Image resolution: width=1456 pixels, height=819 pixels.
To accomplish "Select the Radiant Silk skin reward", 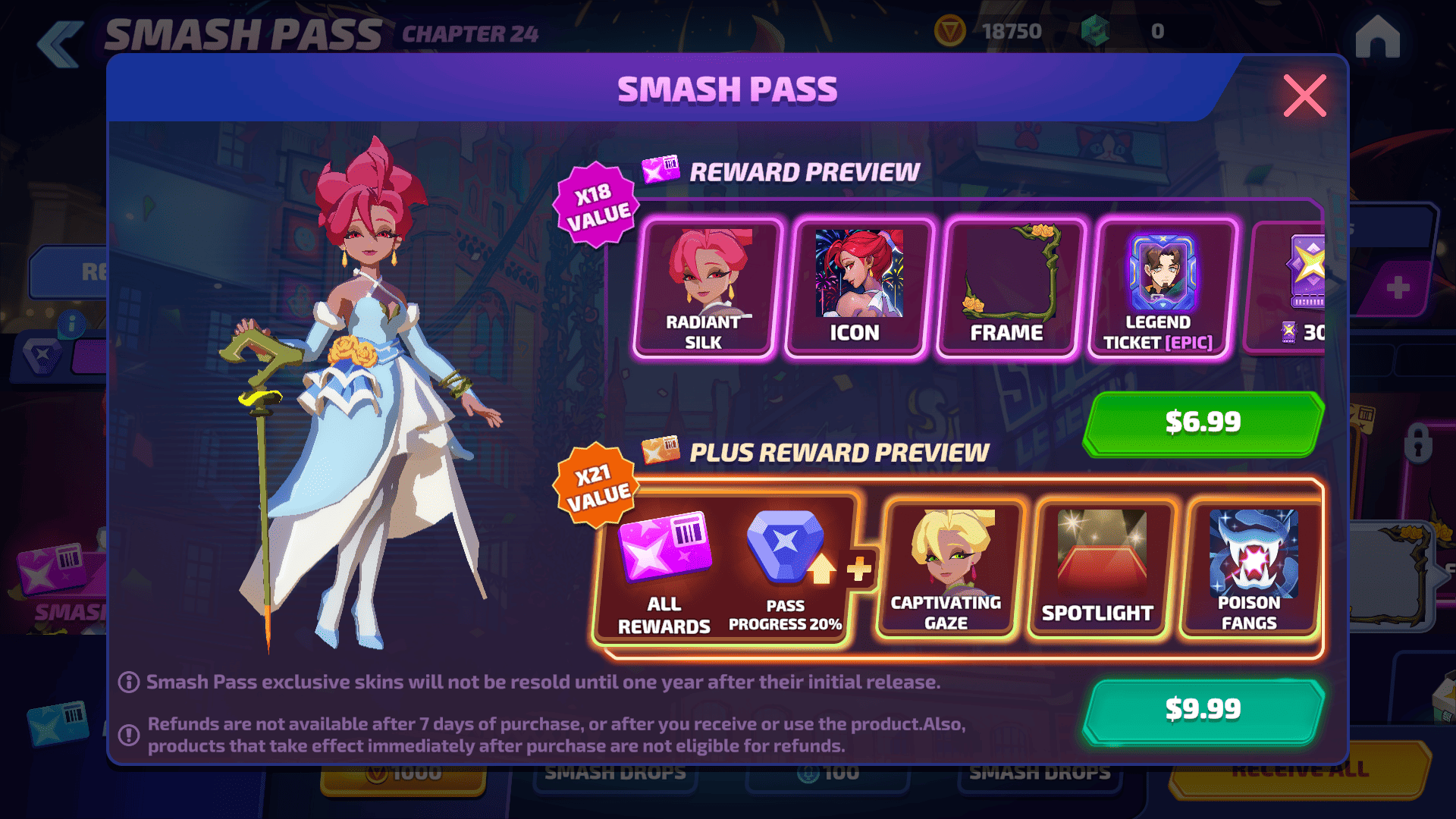I will coord(704,288).
